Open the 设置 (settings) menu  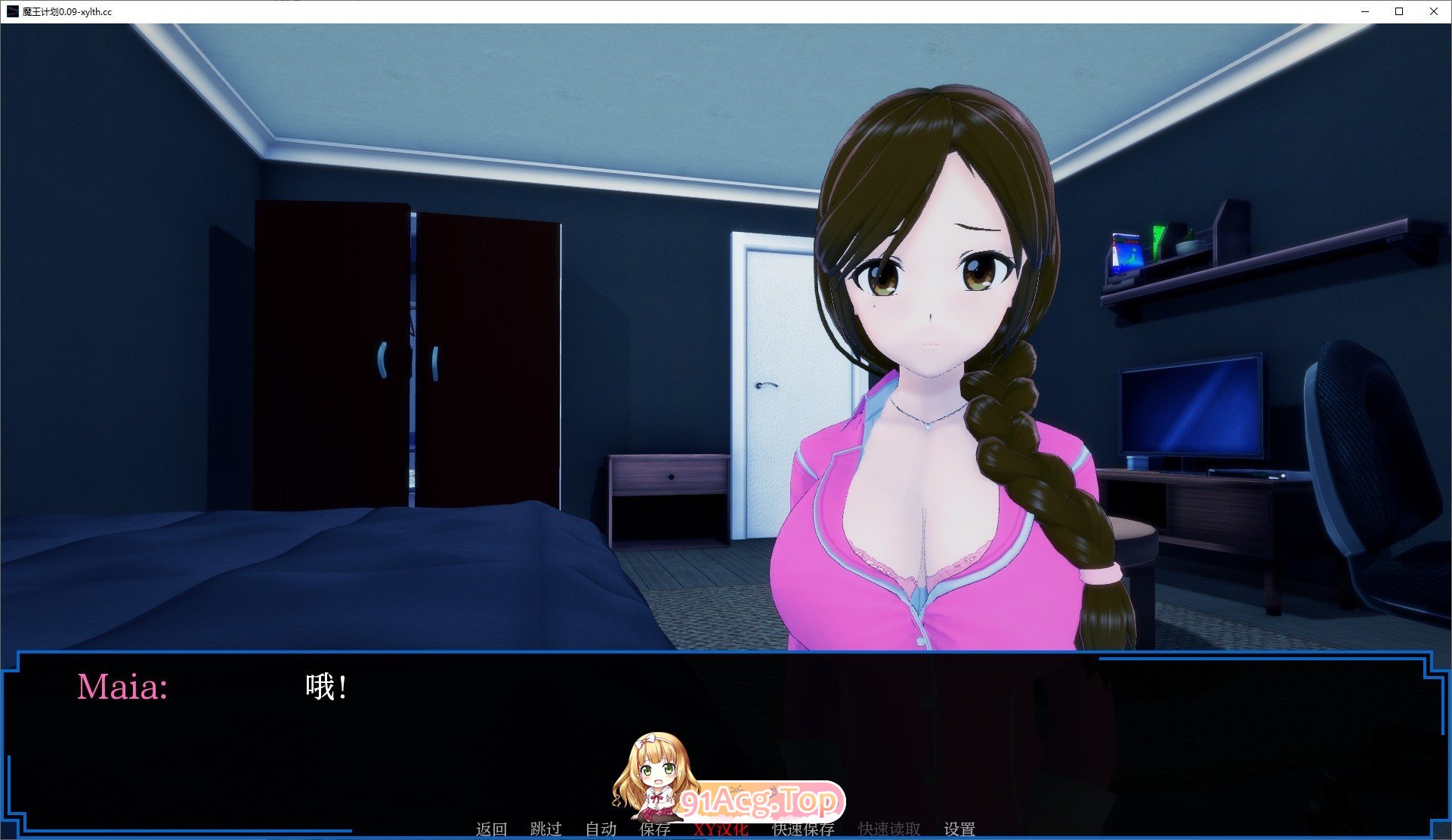pyautogui.click(x=959, y=829)
